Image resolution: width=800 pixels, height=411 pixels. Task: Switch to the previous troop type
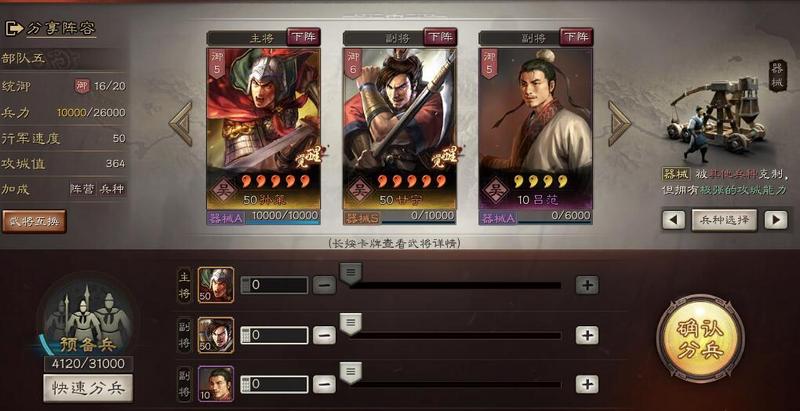click(674, 220)
